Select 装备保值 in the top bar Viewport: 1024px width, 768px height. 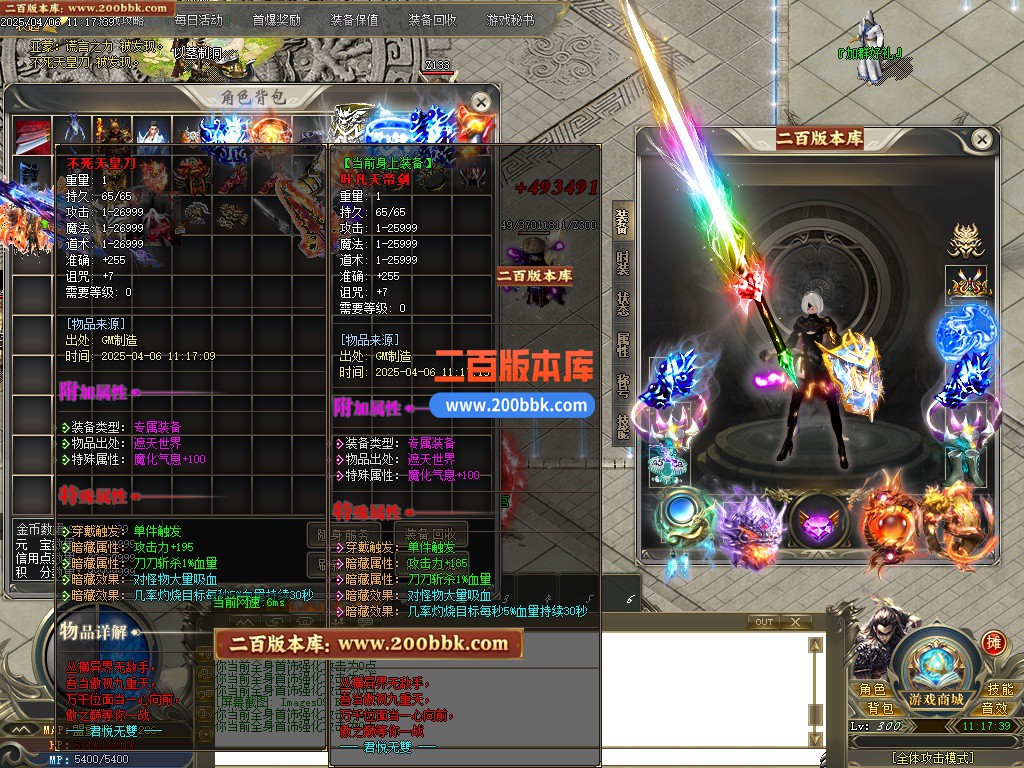[354, 19]
